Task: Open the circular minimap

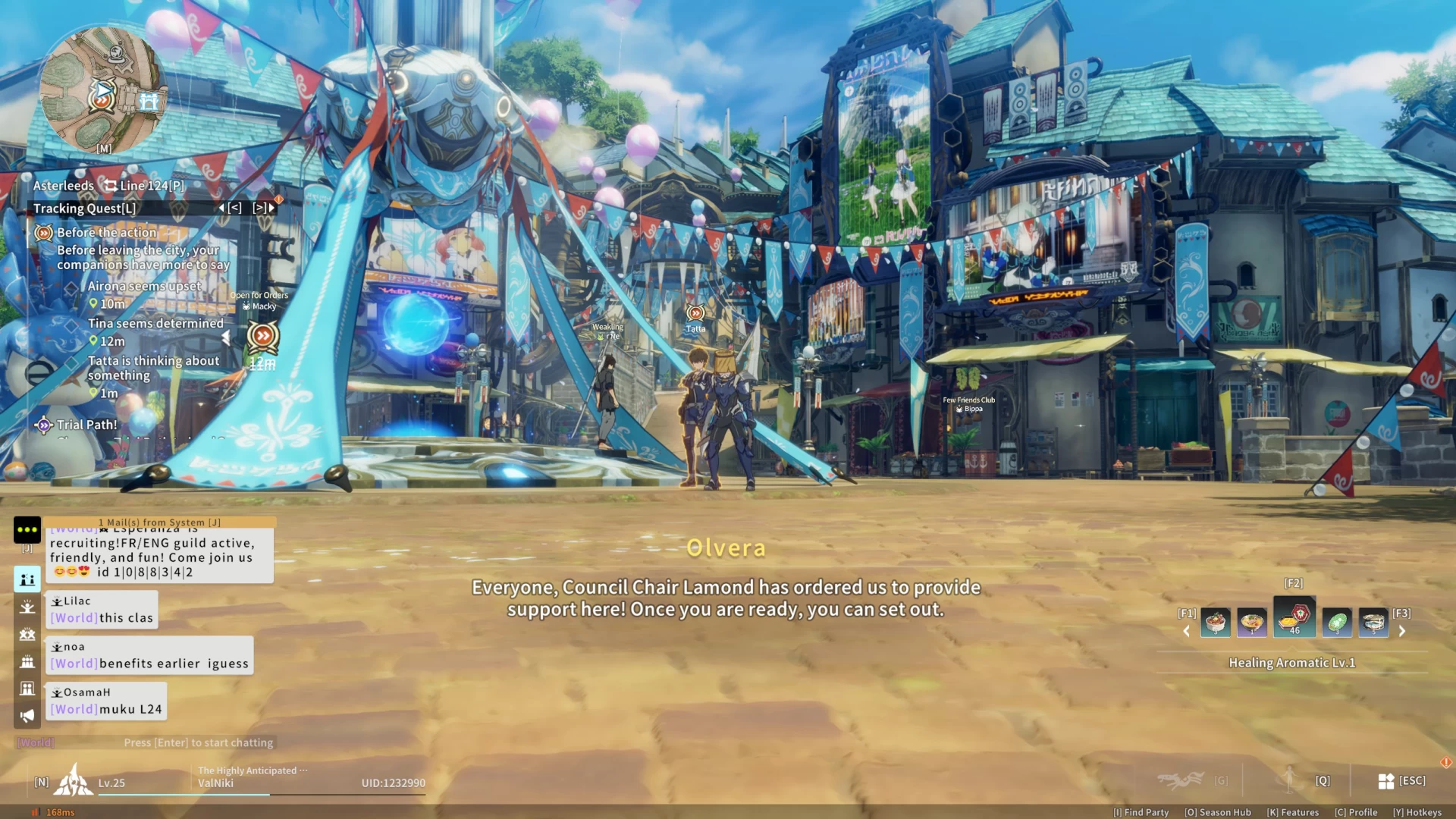Action: pos(102,89)
